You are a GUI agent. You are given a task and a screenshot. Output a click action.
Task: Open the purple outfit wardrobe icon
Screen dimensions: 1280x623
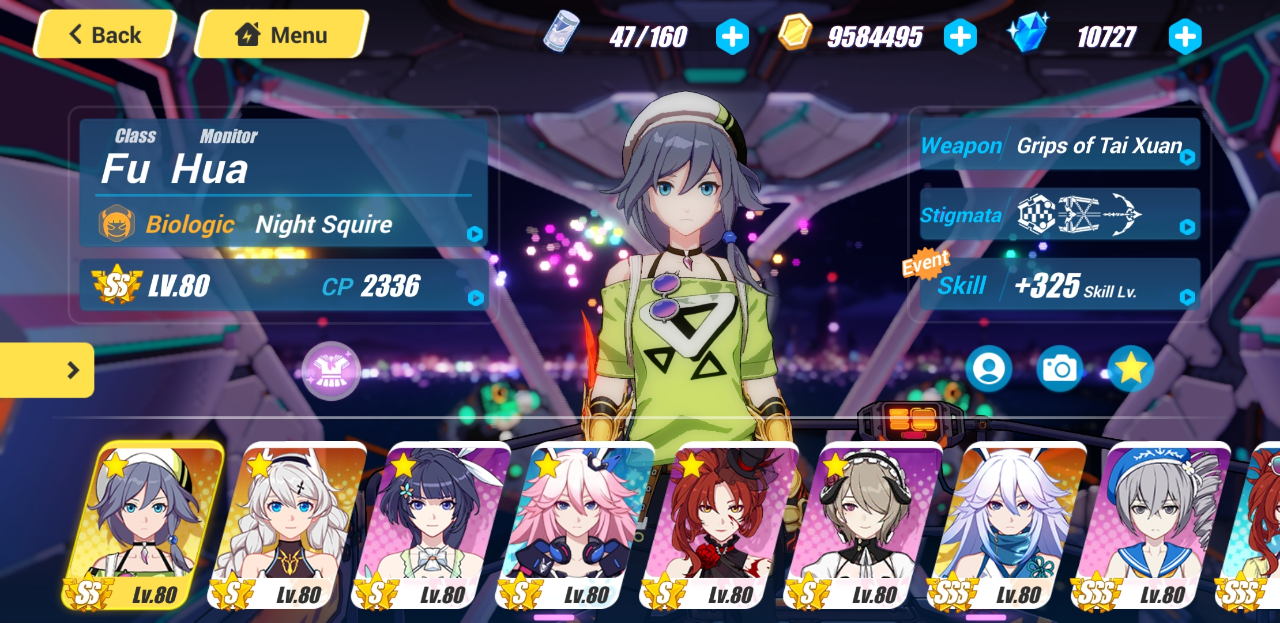[x=331, y=370]
